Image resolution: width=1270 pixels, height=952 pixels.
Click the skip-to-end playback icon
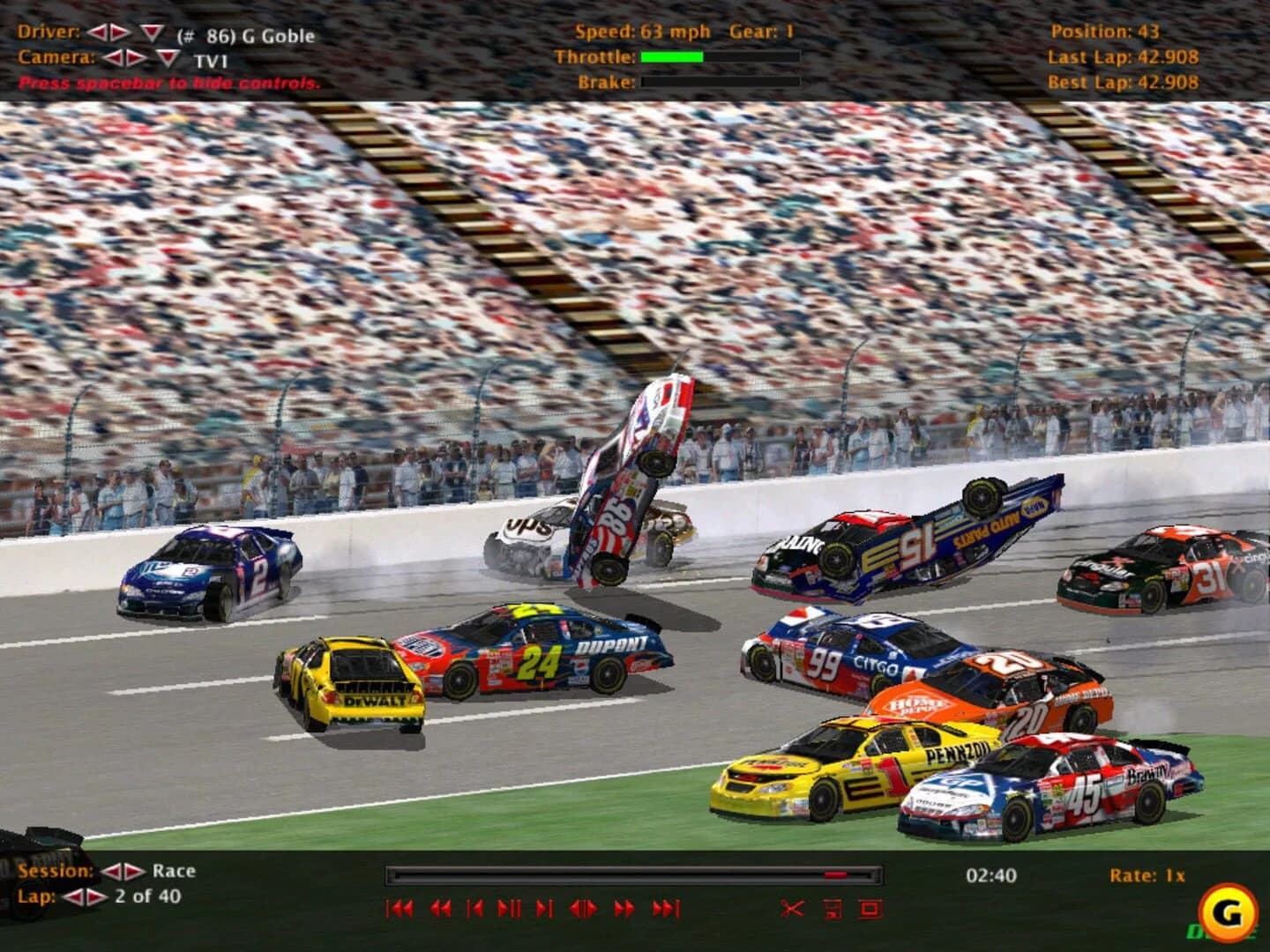pyautogui.click(x=666, y=909)
